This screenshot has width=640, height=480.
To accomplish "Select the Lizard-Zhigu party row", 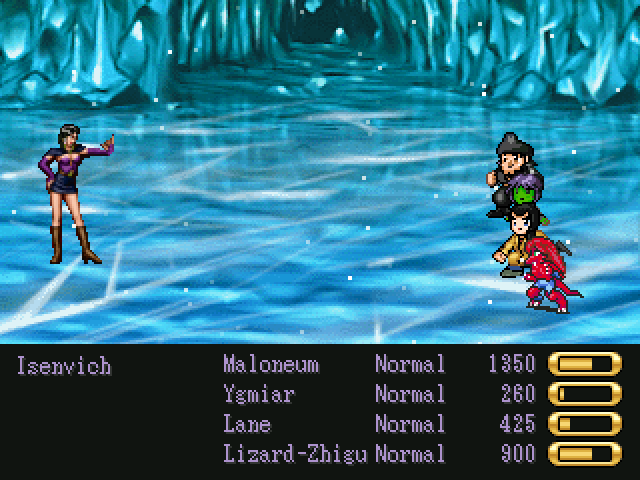I will [295, 455].
